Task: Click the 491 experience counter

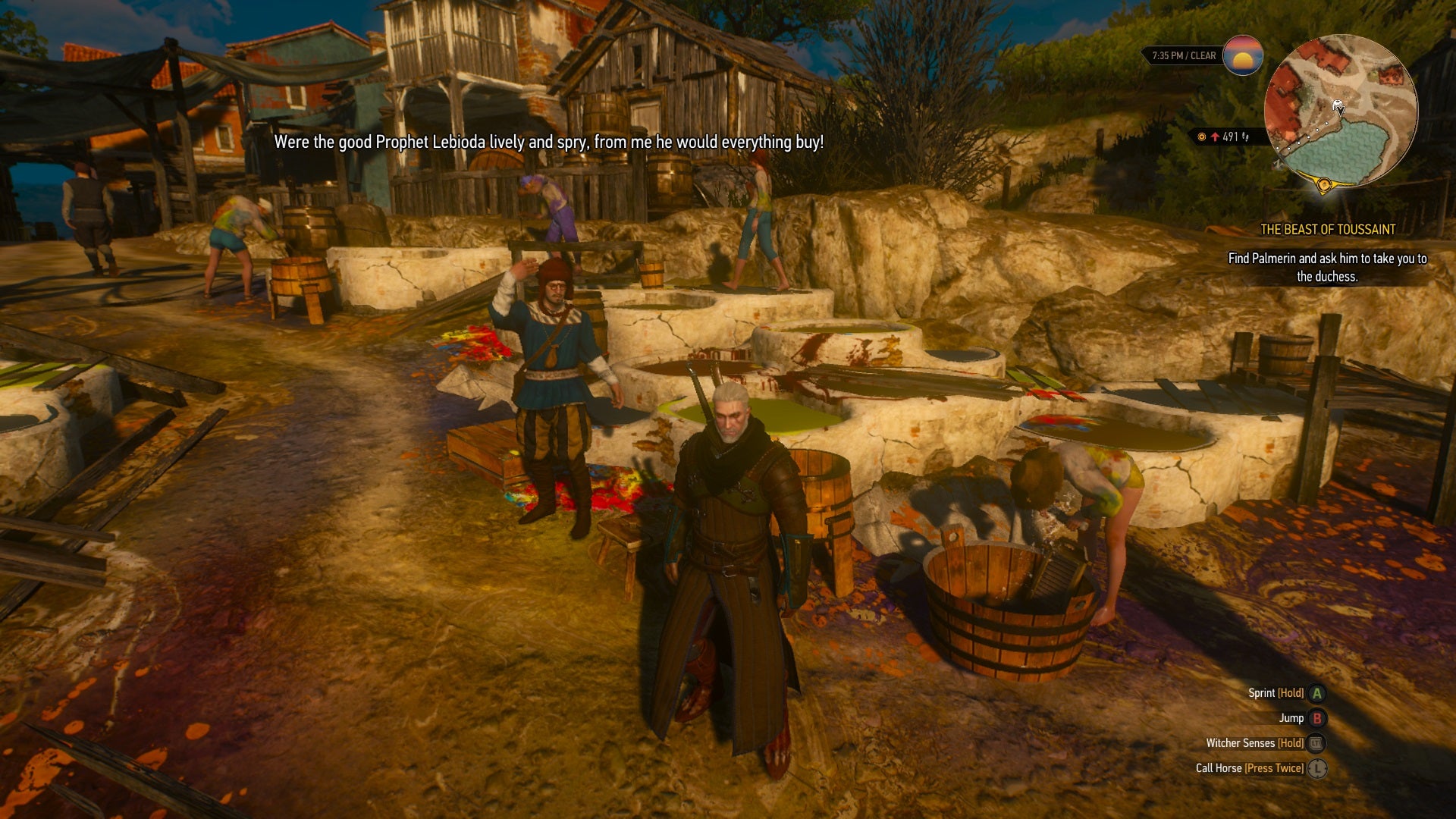Action: [1228, 138]
